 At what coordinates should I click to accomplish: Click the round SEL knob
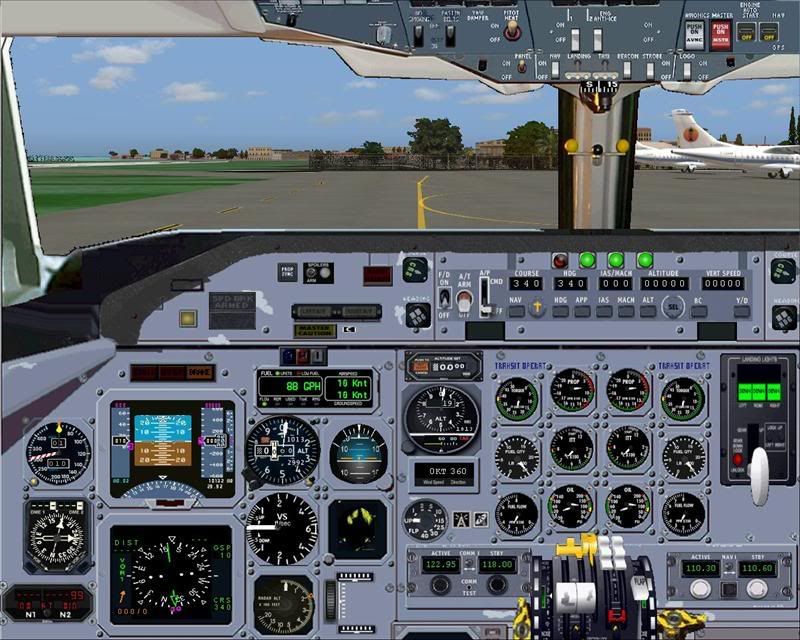pos(673,308)
